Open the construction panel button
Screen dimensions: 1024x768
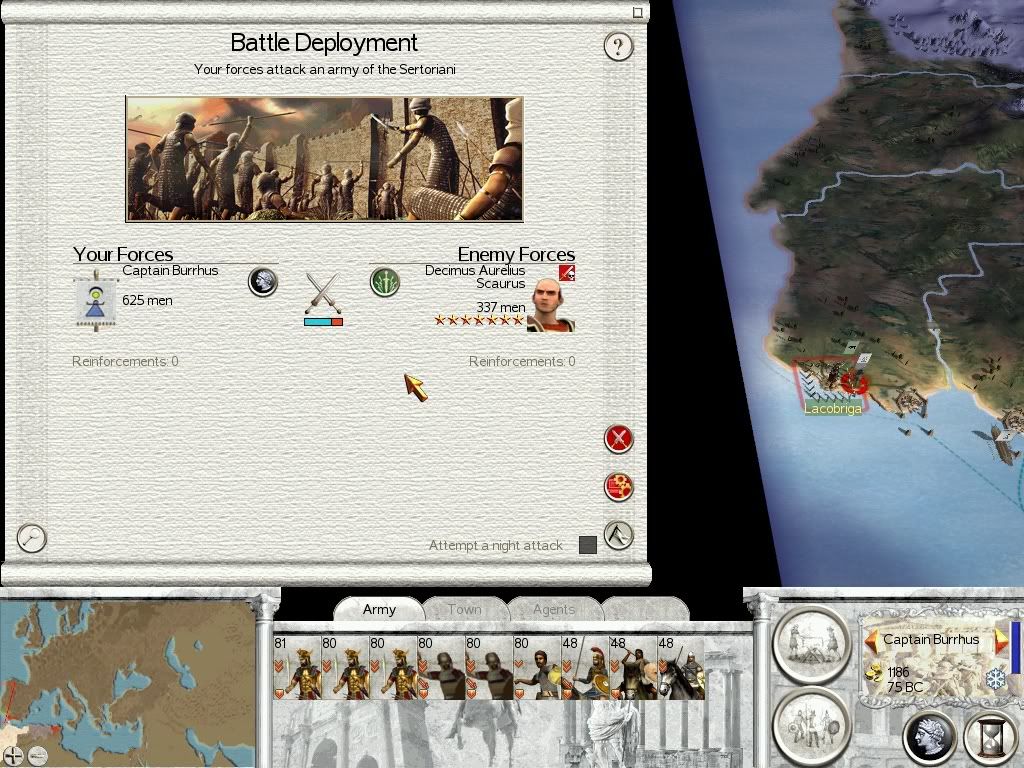[x=812, y=640]
